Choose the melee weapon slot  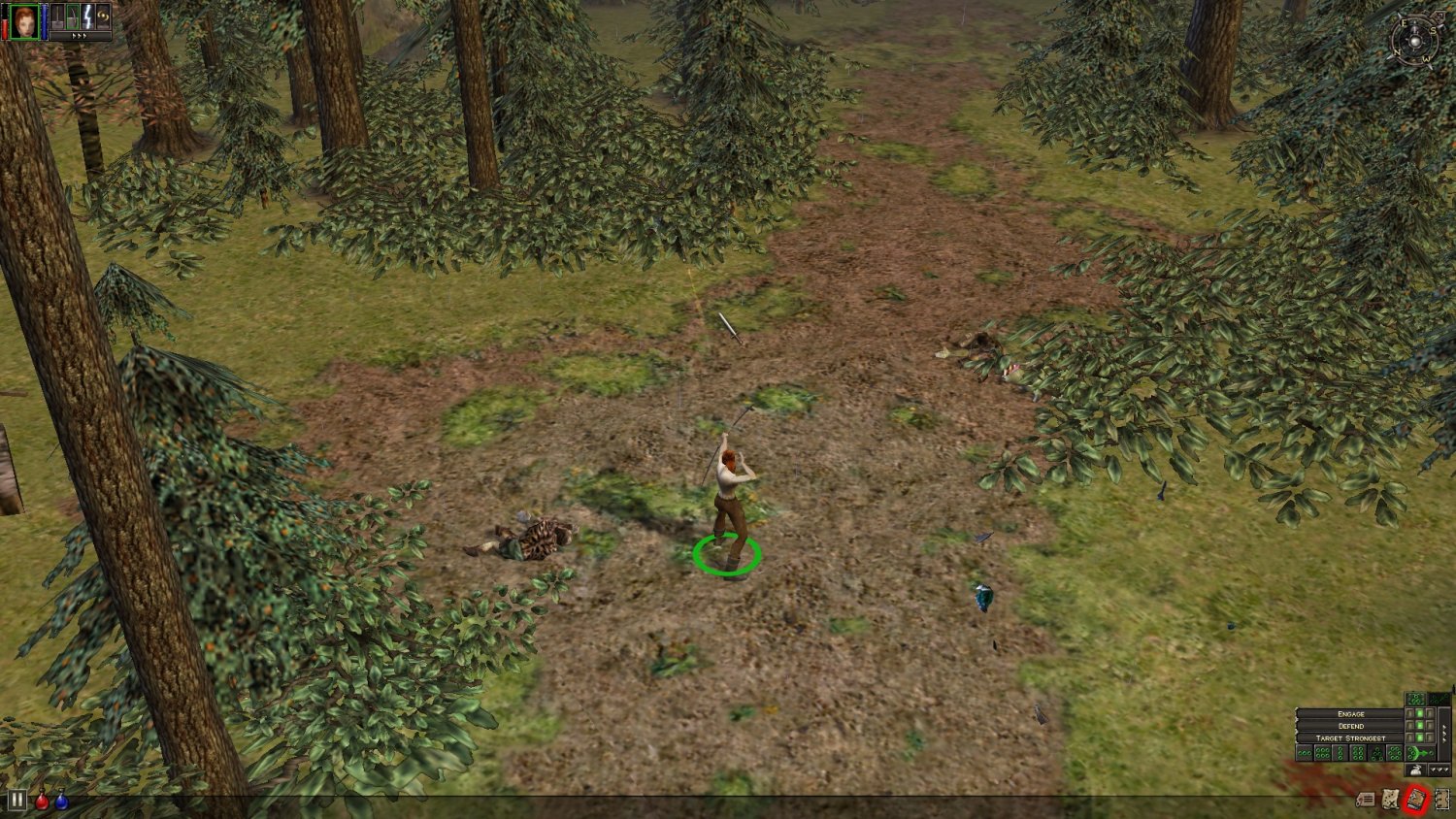pyautogui.click(x=56, y=18)
